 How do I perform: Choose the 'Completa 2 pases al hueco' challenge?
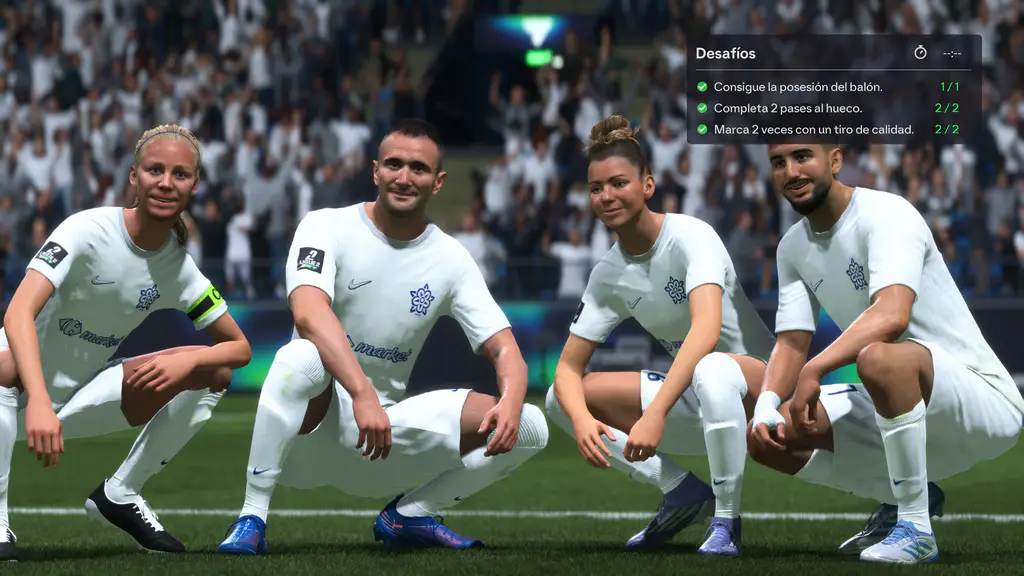787,108
